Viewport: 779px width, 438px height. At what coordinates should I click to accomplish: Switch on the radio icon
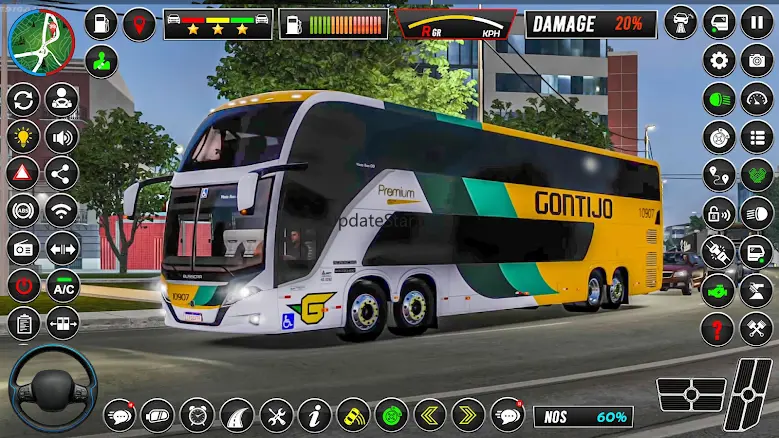tap(22, 247)
